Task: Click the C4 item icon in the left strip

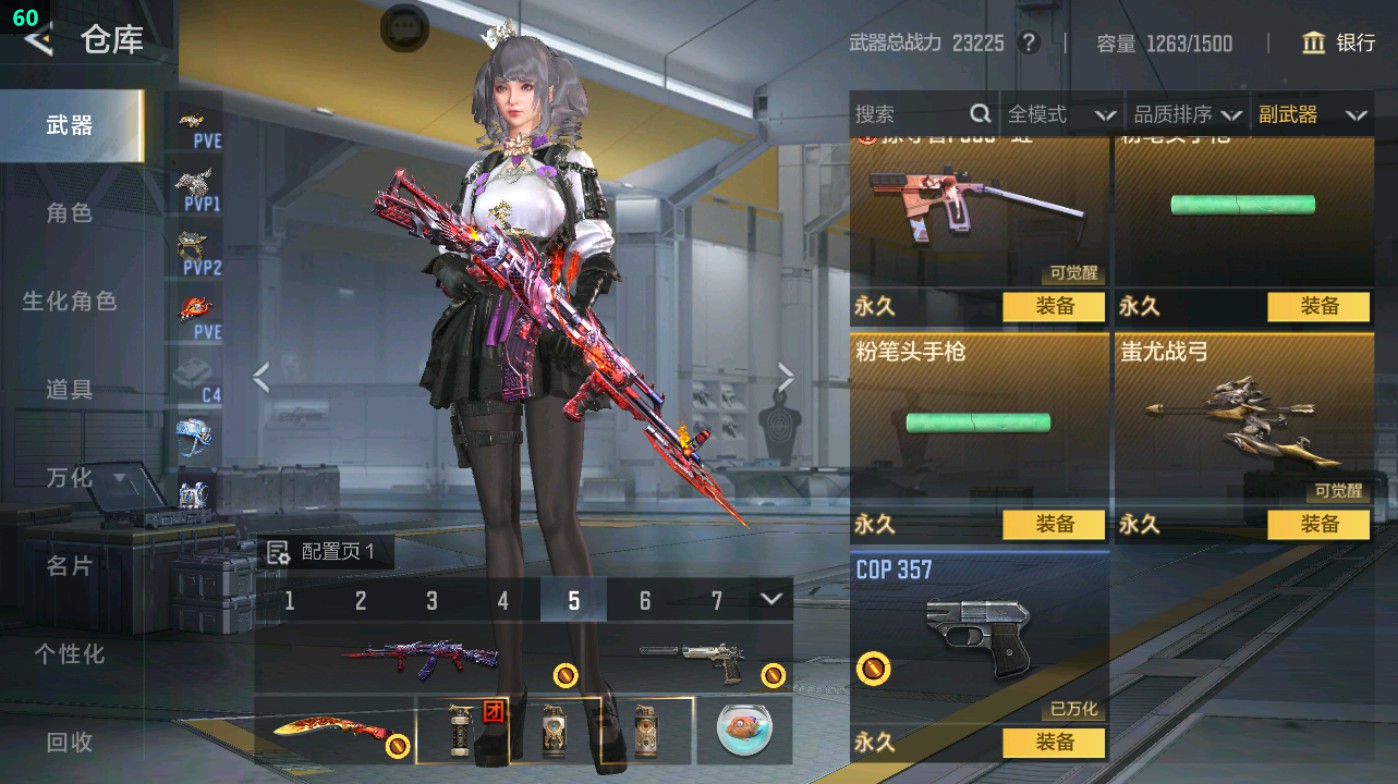Action: pyautogui.click(x=191, y=370)
